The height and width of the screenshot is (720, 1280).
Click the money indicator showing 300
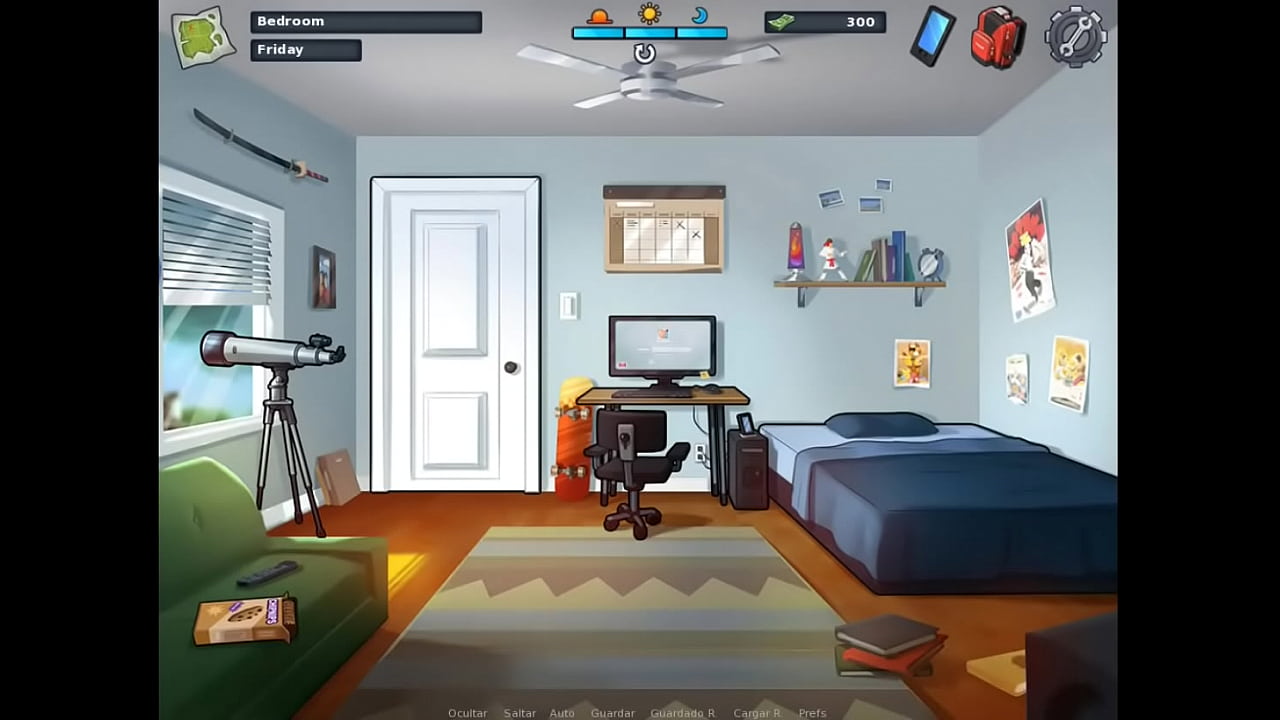pyautogui.click(x=824, y=22)
